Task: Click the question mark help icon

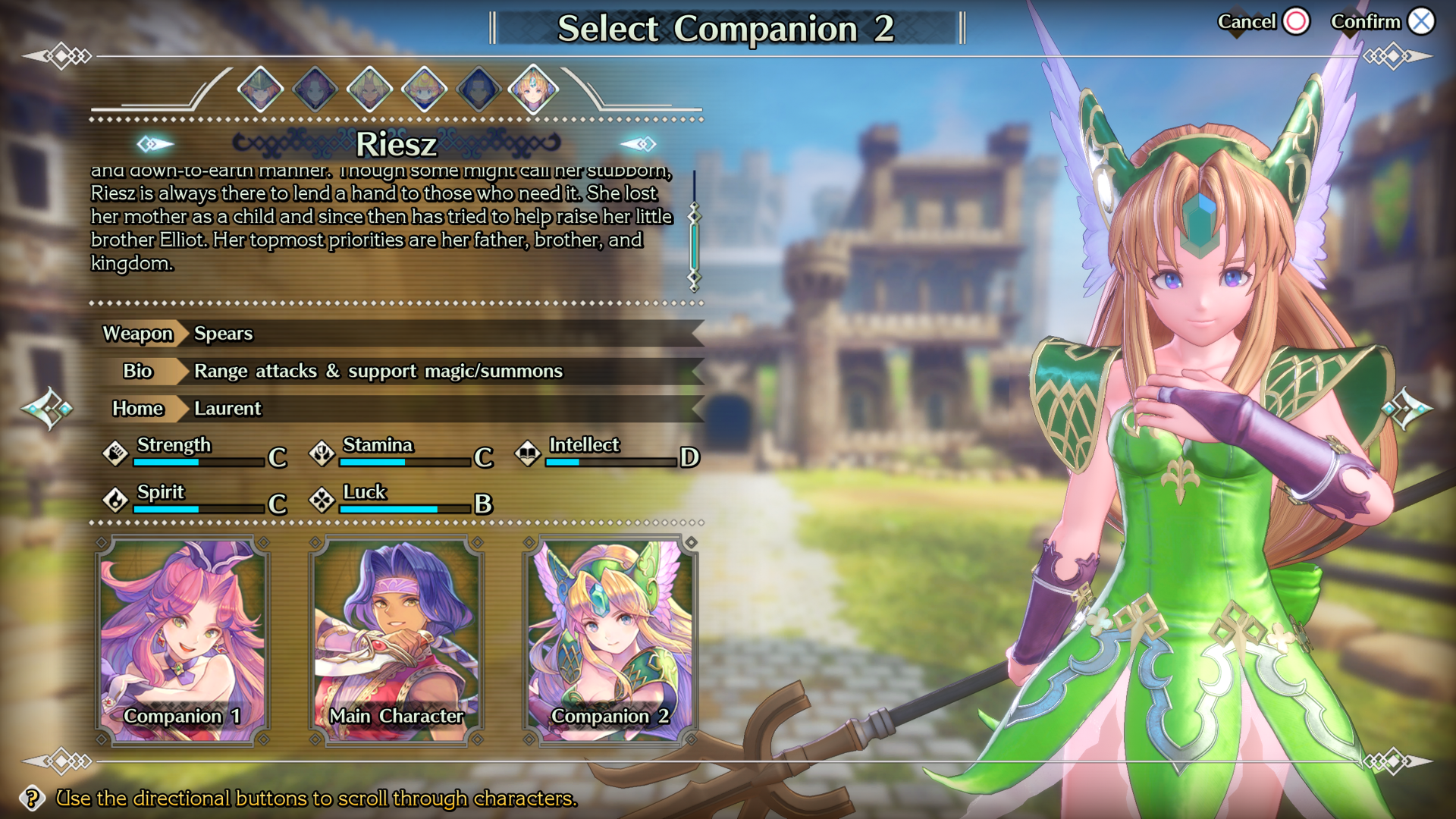Action: 32,798
